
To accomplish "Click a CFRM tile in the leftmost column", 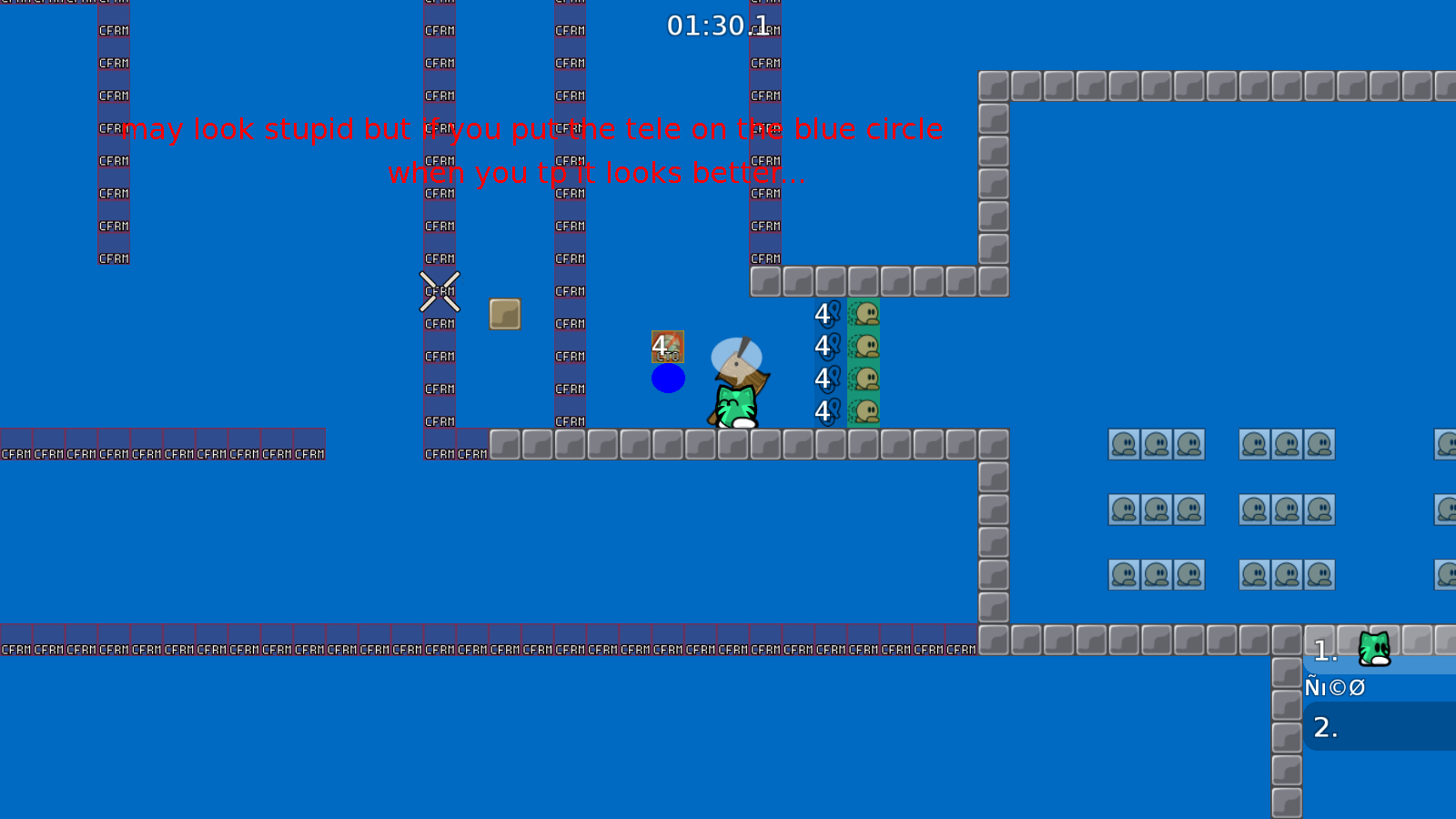I will pos(113,160).
